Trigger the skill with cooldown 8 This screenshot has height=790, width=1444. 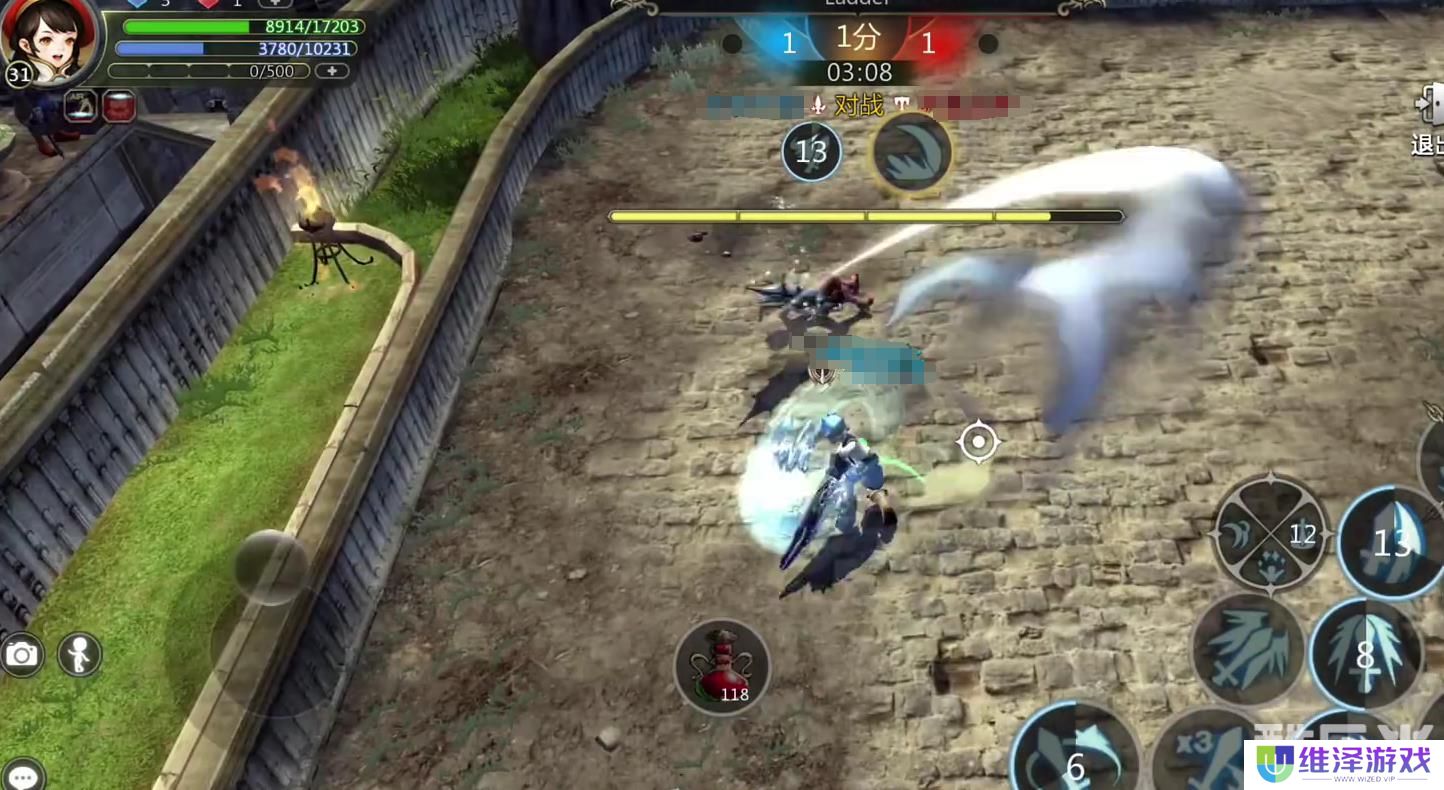tap(1366, 654)
